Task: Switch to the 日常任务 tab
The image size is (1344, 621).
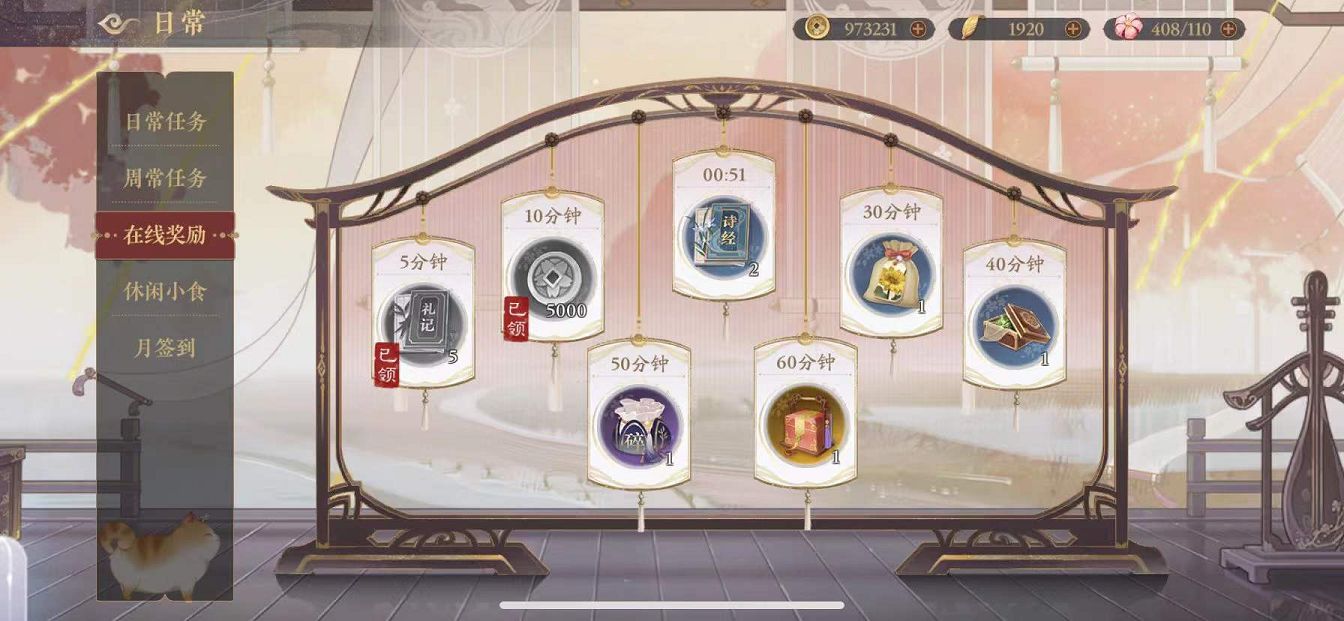Action: click(165, 122)
